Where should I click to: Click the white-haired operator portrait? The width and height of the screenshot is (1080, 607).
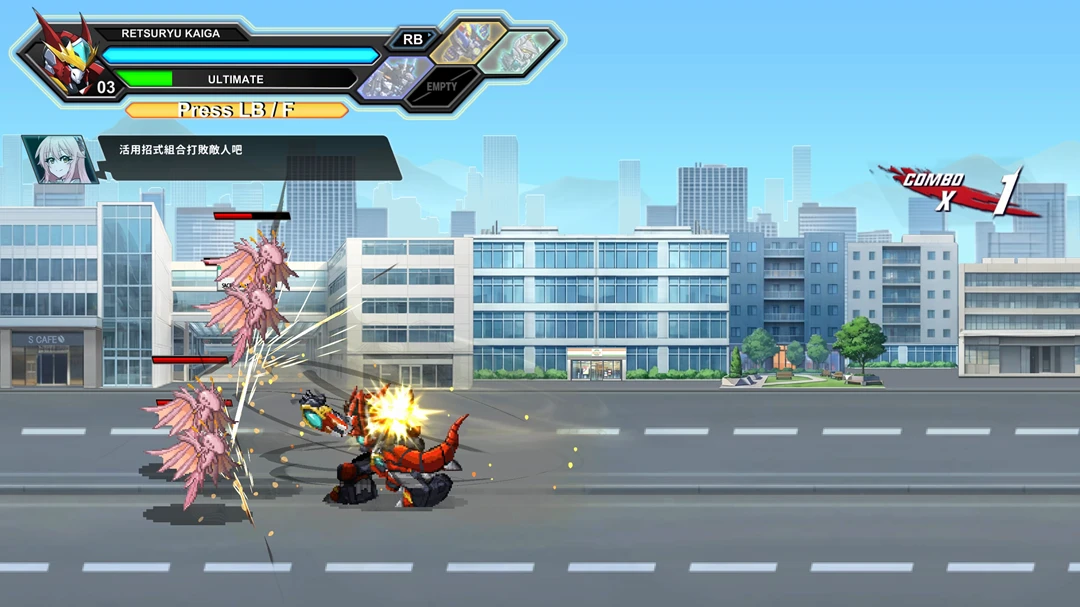pos(60,159)
